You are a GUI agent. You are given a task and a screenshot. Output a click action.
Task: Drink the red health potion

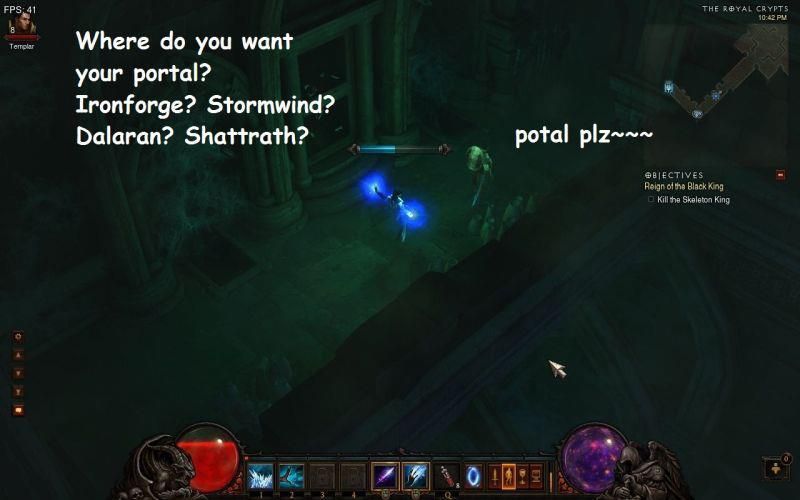[x=447, y=476]
